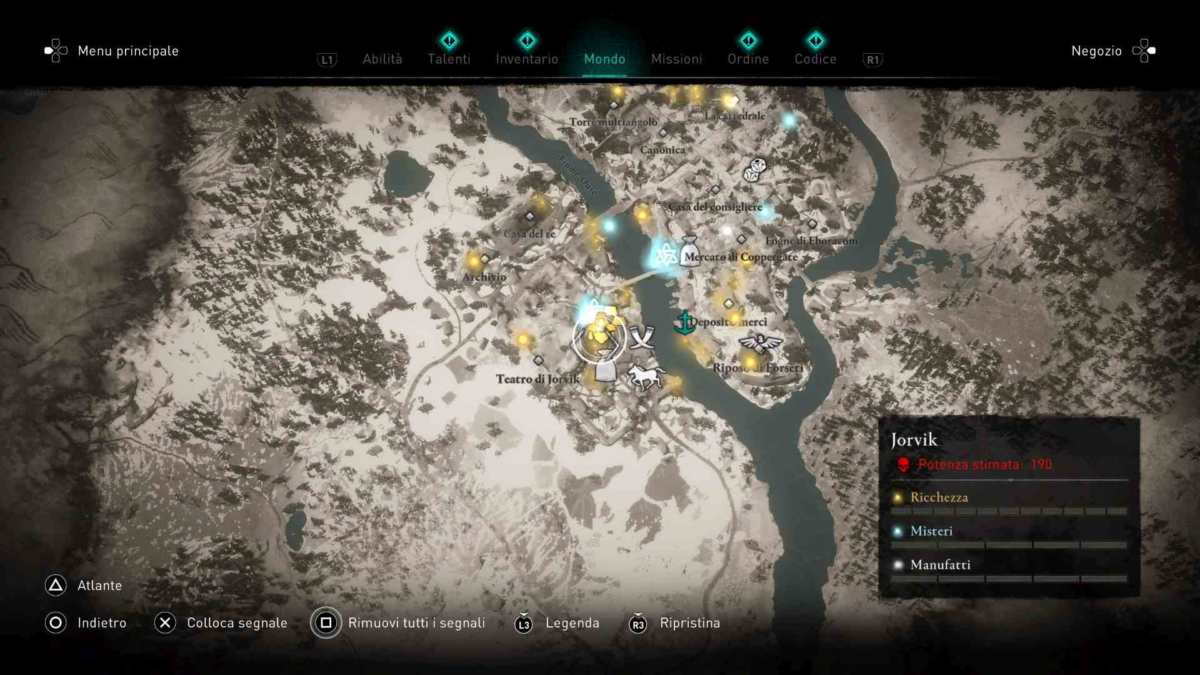Open the Missioni tab
The image size is (1200, 675).
coord(676,59)
